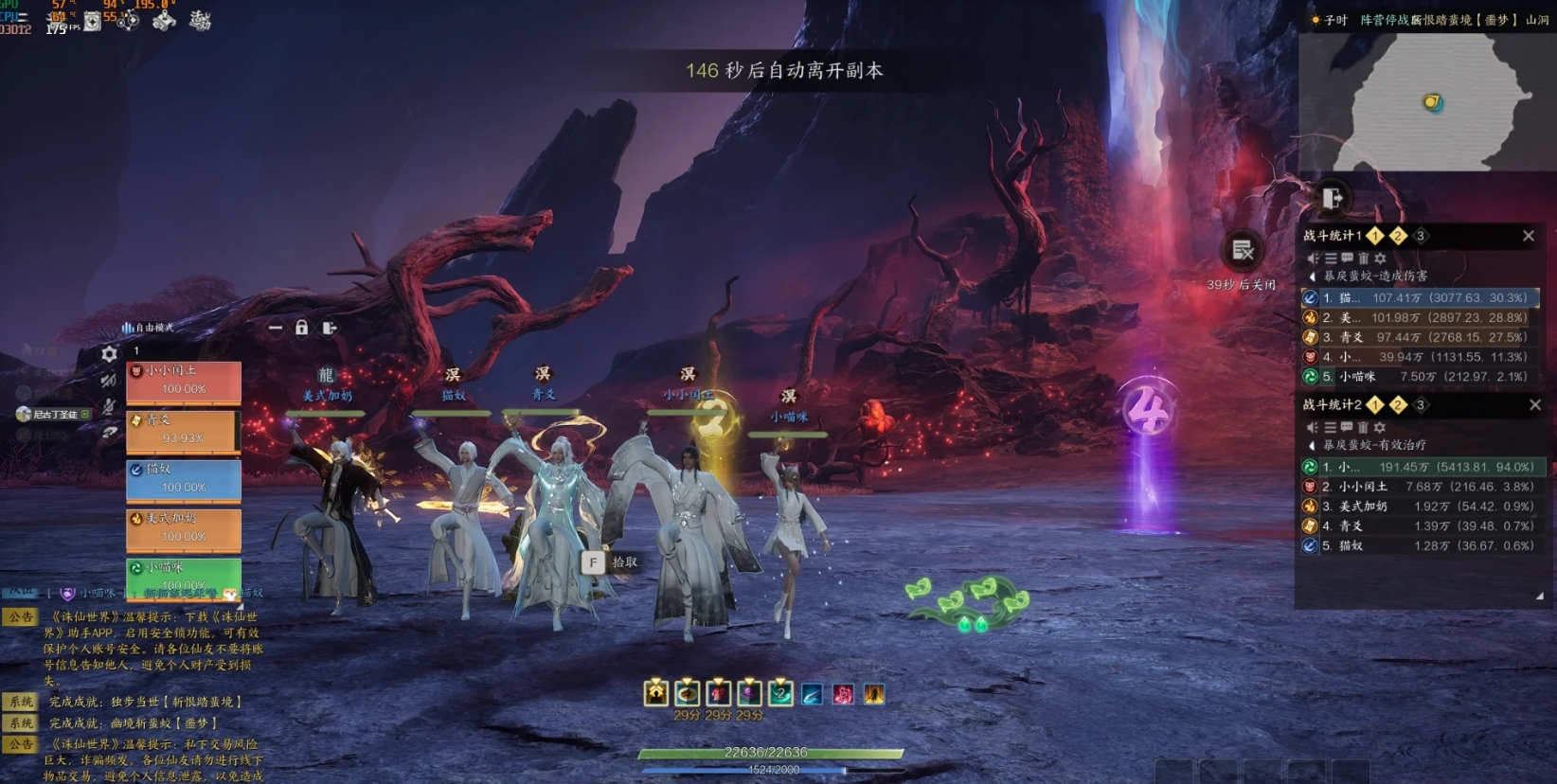
Task: Minimize the party panel with the dash button
Action: point(275,328)
